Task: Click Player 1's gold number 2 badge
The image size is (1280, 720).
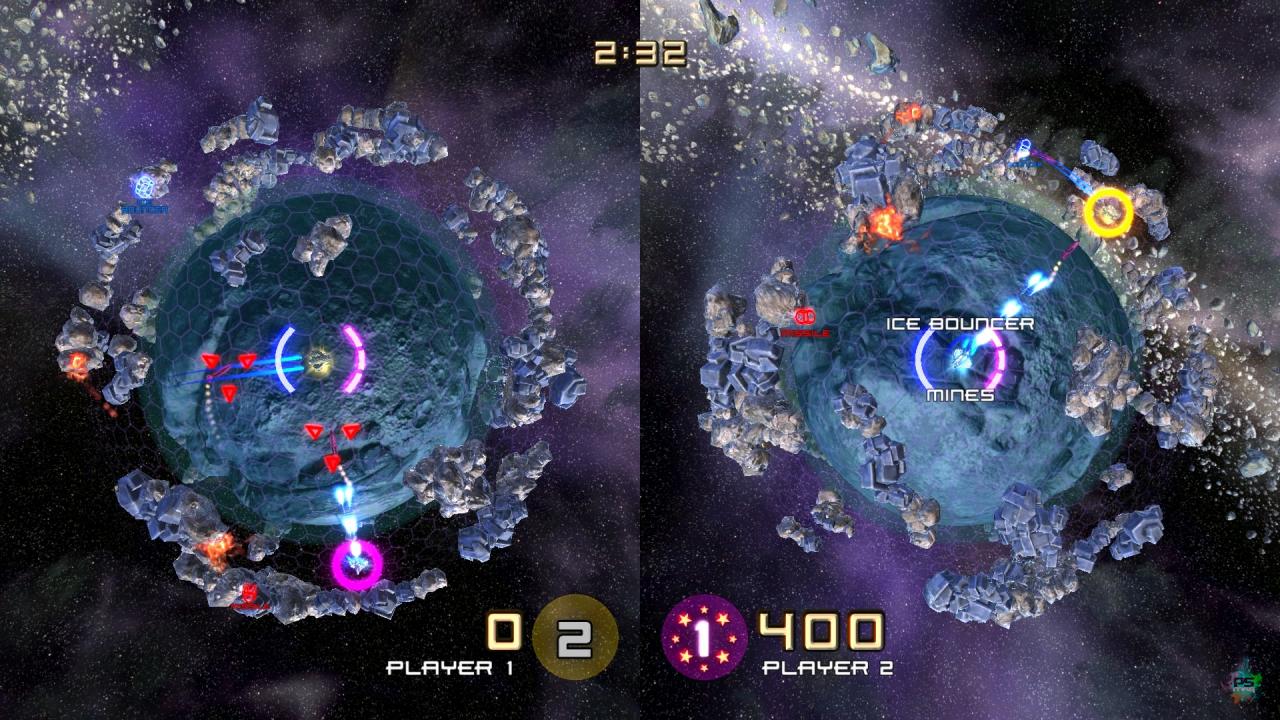Action: point(575,637)
